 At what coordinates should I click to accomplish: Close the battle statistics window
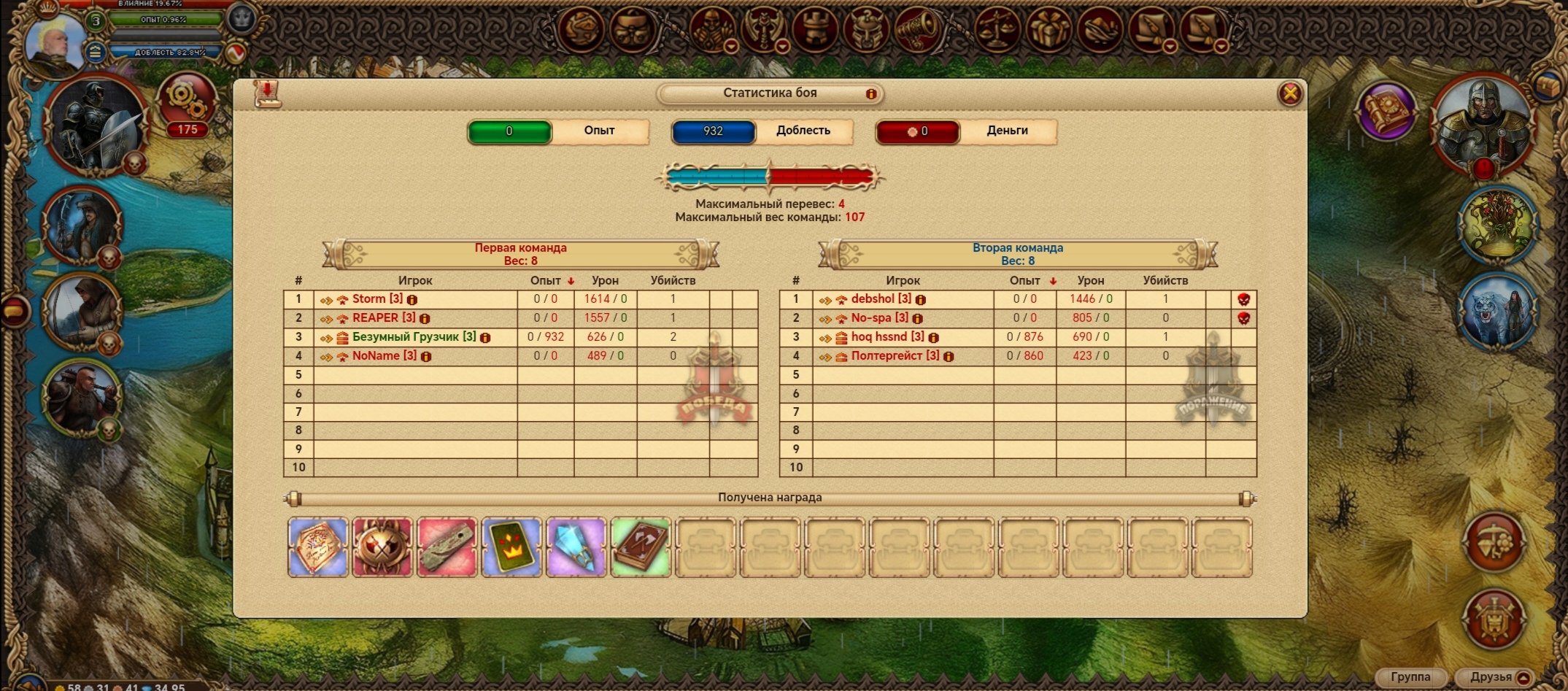tap(1290, 94)
